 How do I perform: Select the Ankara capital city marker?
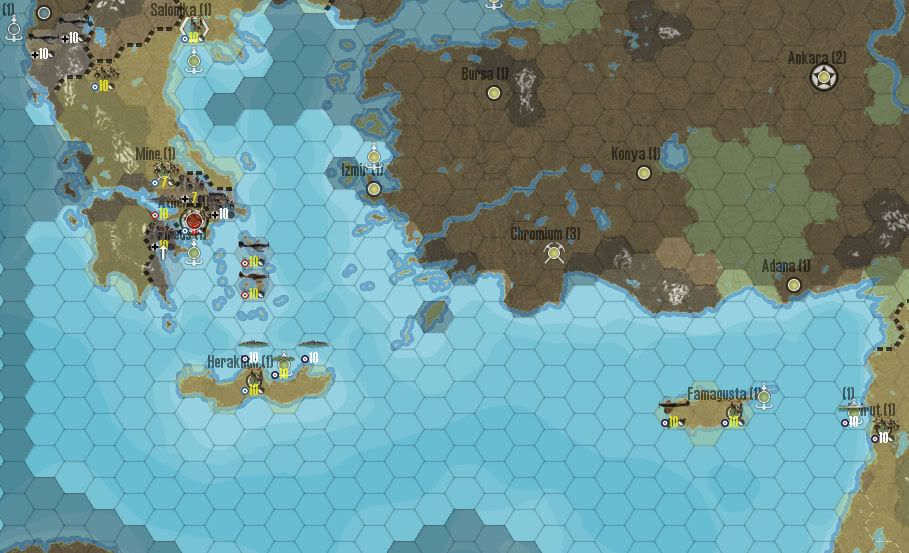coord(824,76)
